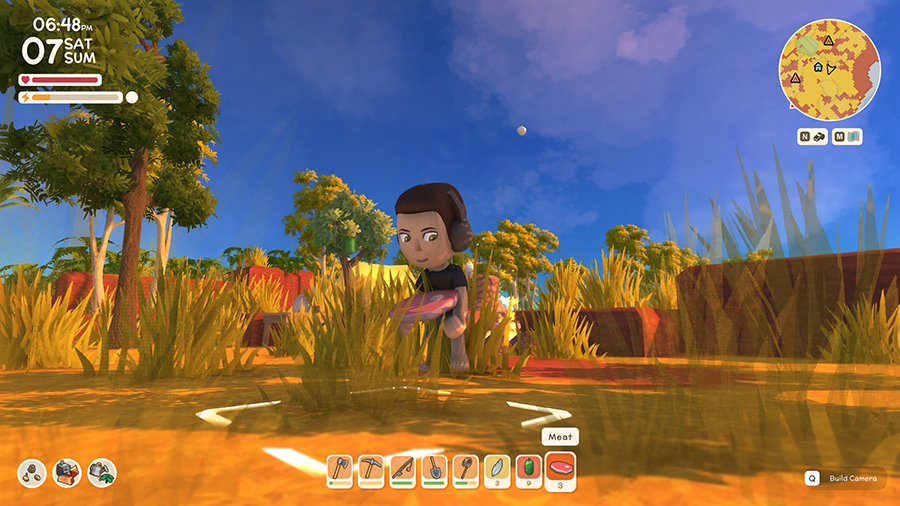Select the axe in the hotbar
900x506 pixels.
tap(340, 469)
